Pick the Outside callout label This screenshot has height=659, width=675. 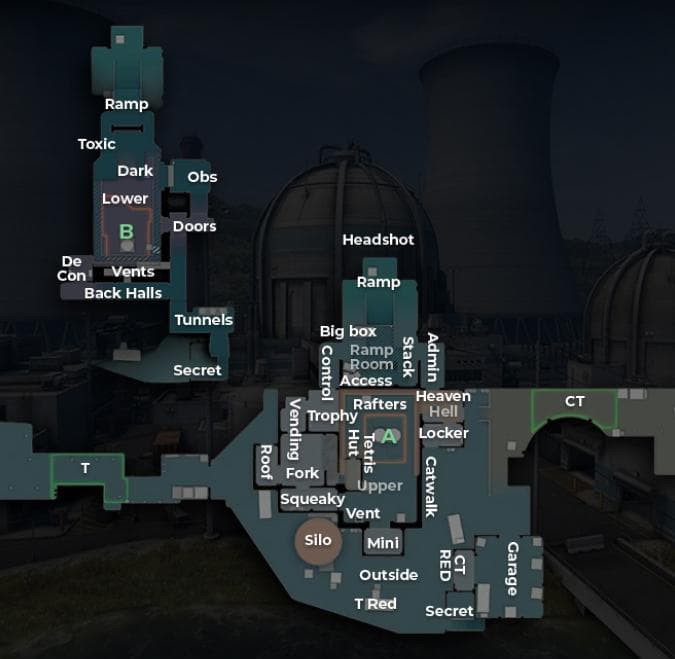[389, 575]
